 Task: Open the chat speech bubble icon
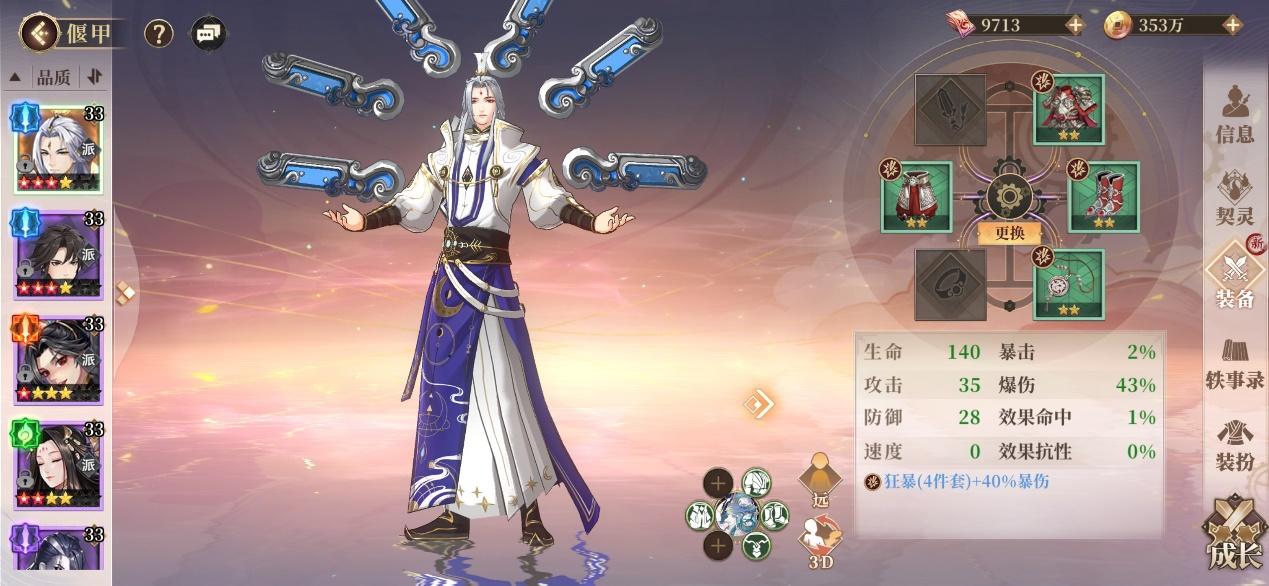[x=208, y=34]
